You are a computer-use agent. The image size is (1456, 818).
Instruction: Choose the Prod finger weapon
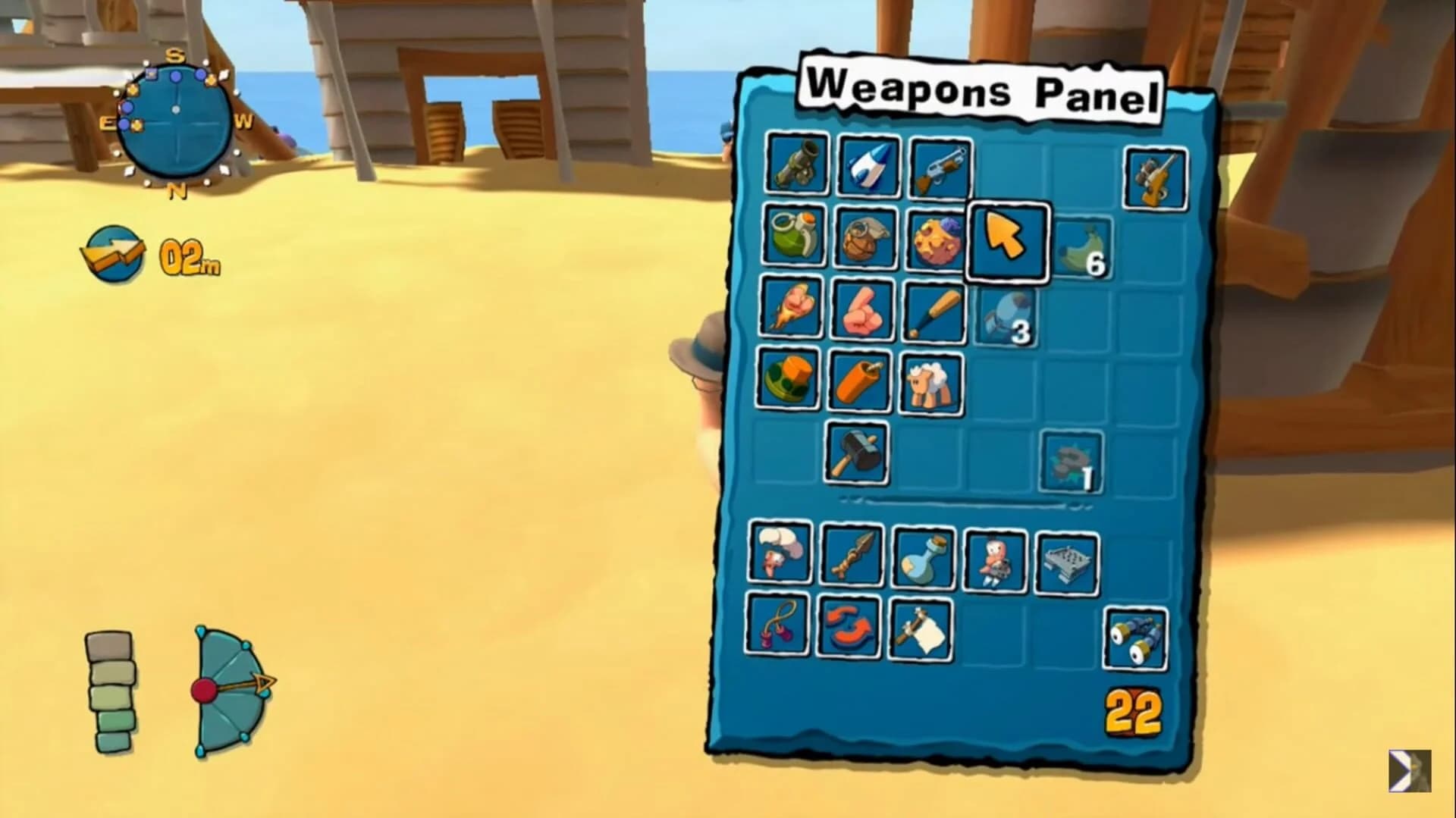click(x=864, y=311)
